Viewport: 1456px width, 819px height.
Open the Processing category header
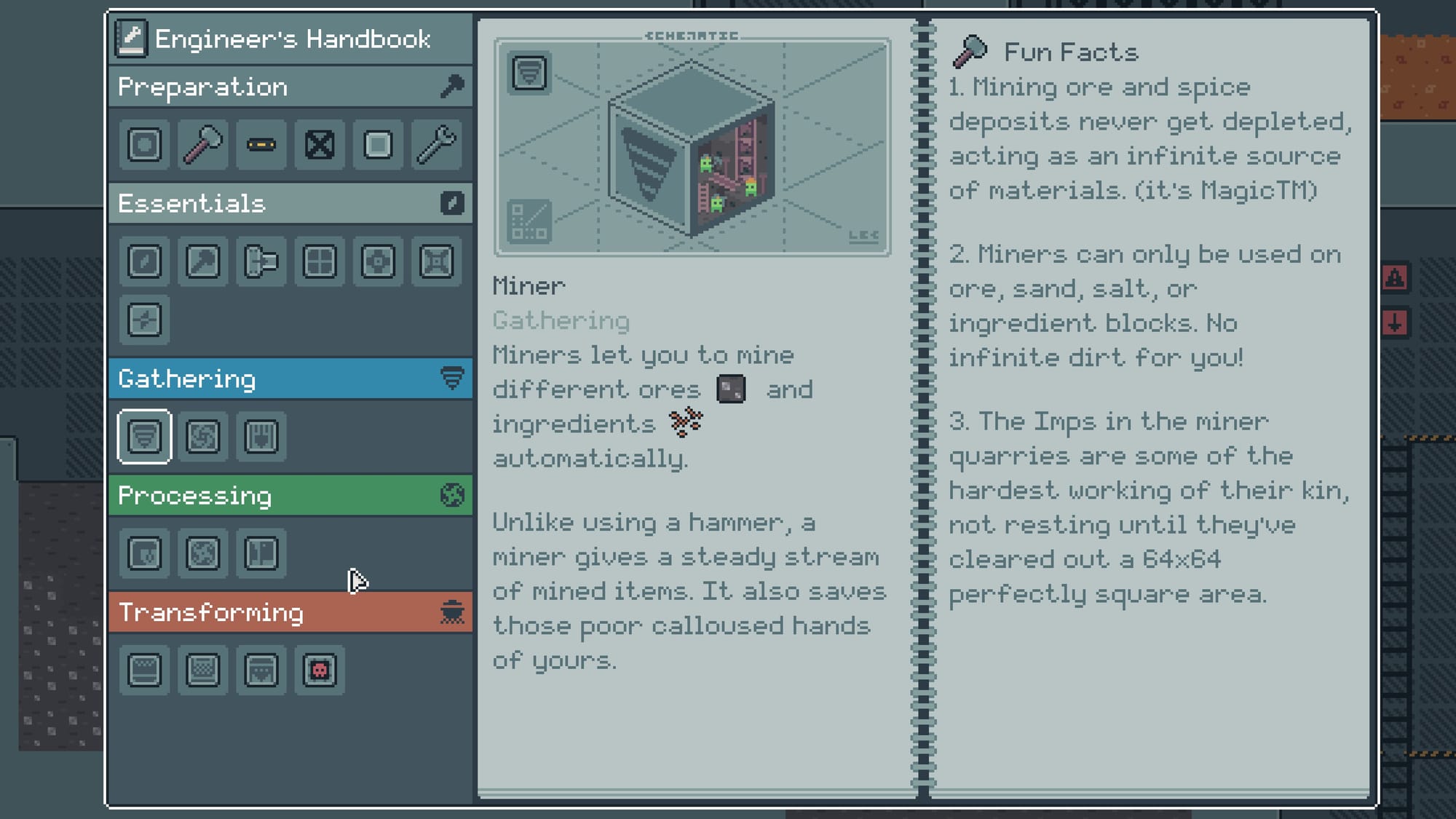(x=290, y=496)
